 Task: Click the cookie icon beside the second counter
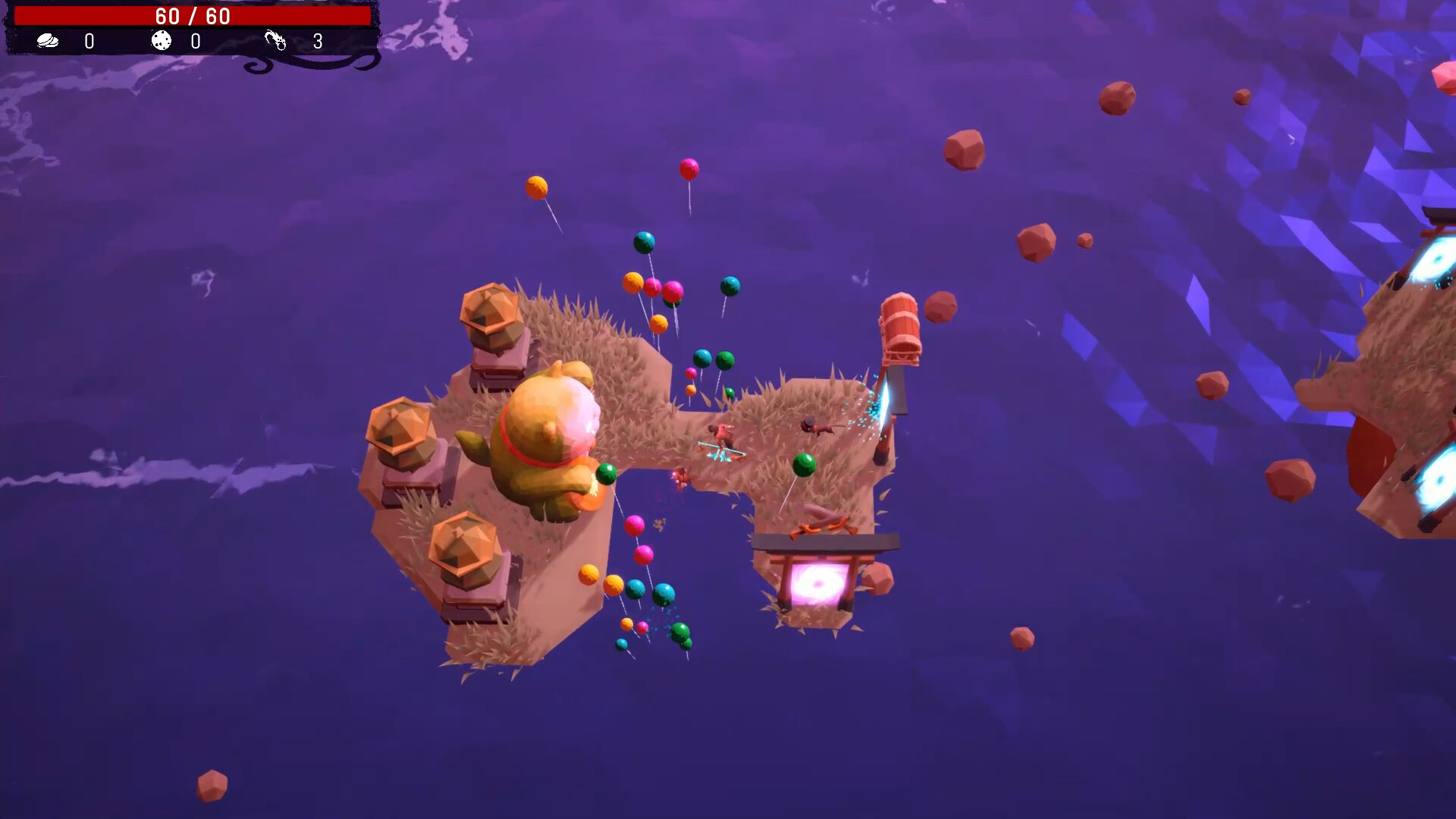click(x=162, y=42)
